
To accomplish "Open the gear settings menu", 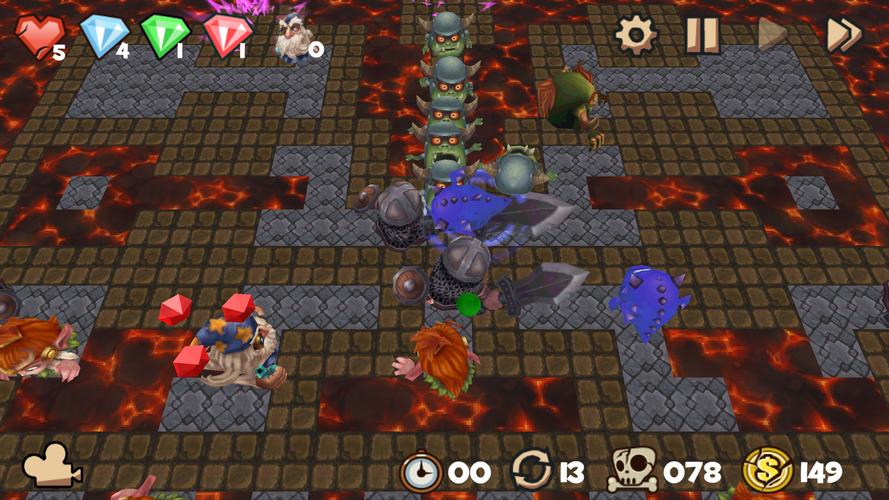I will coord(635,35).
